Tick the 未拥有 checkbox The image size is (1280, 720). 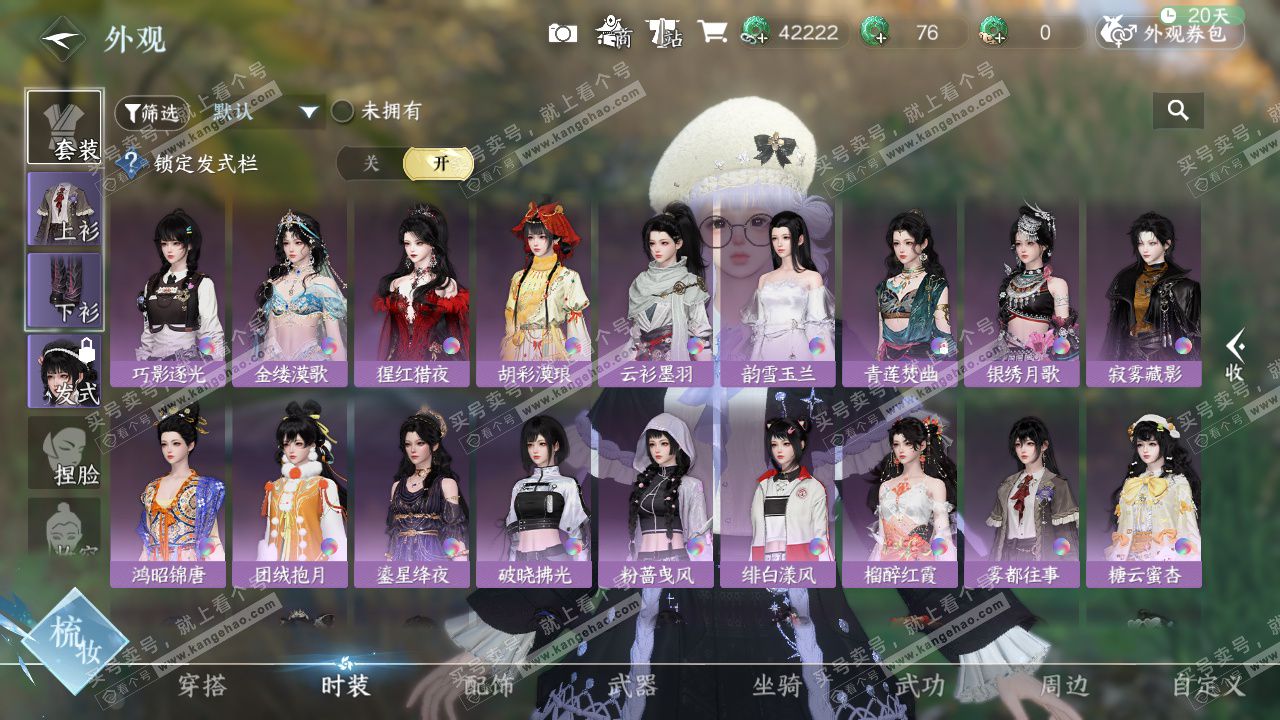click(343, 111)
